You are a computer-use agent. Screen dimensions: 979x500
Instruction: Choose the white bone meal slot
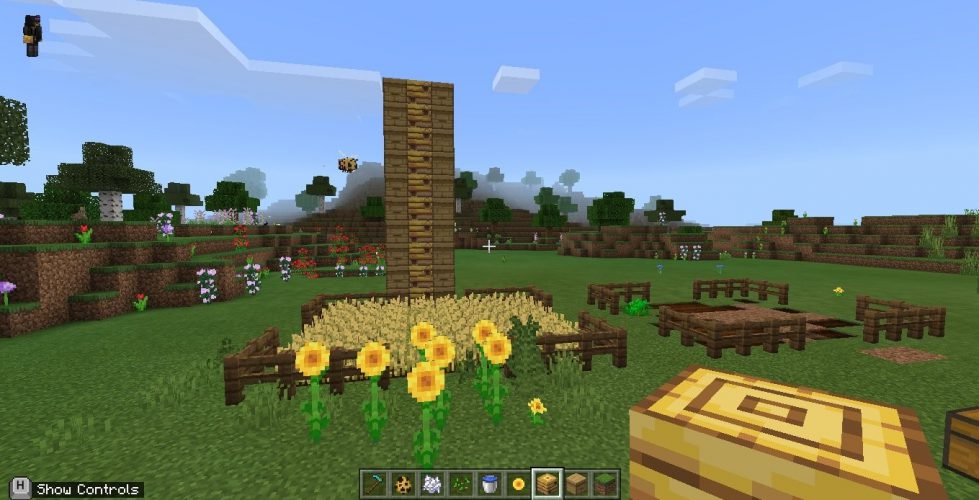(432, 484)
